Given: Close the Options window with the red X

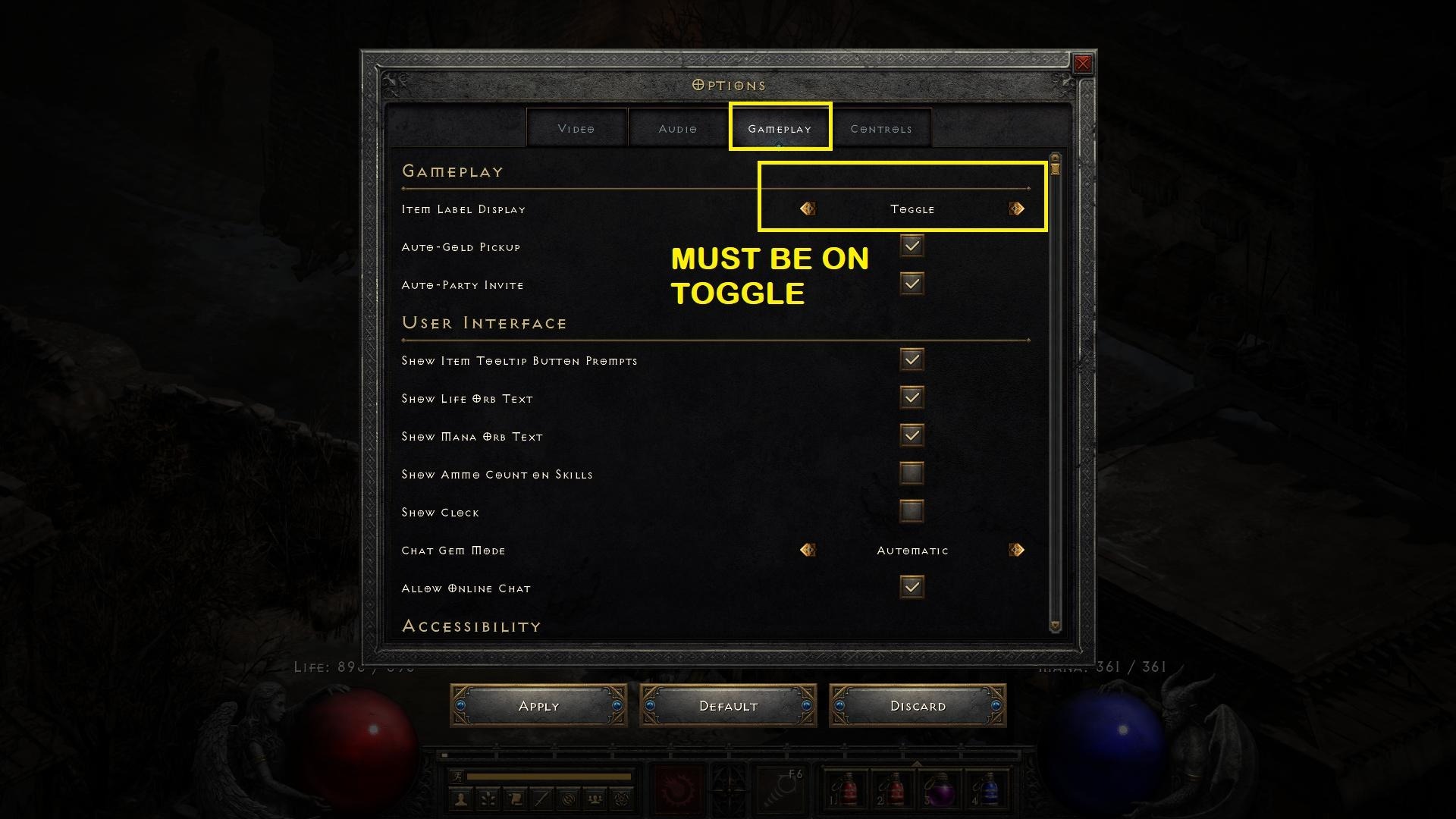Looking at the screenshot, I should pyautogui.click(x=1082, y=64).
